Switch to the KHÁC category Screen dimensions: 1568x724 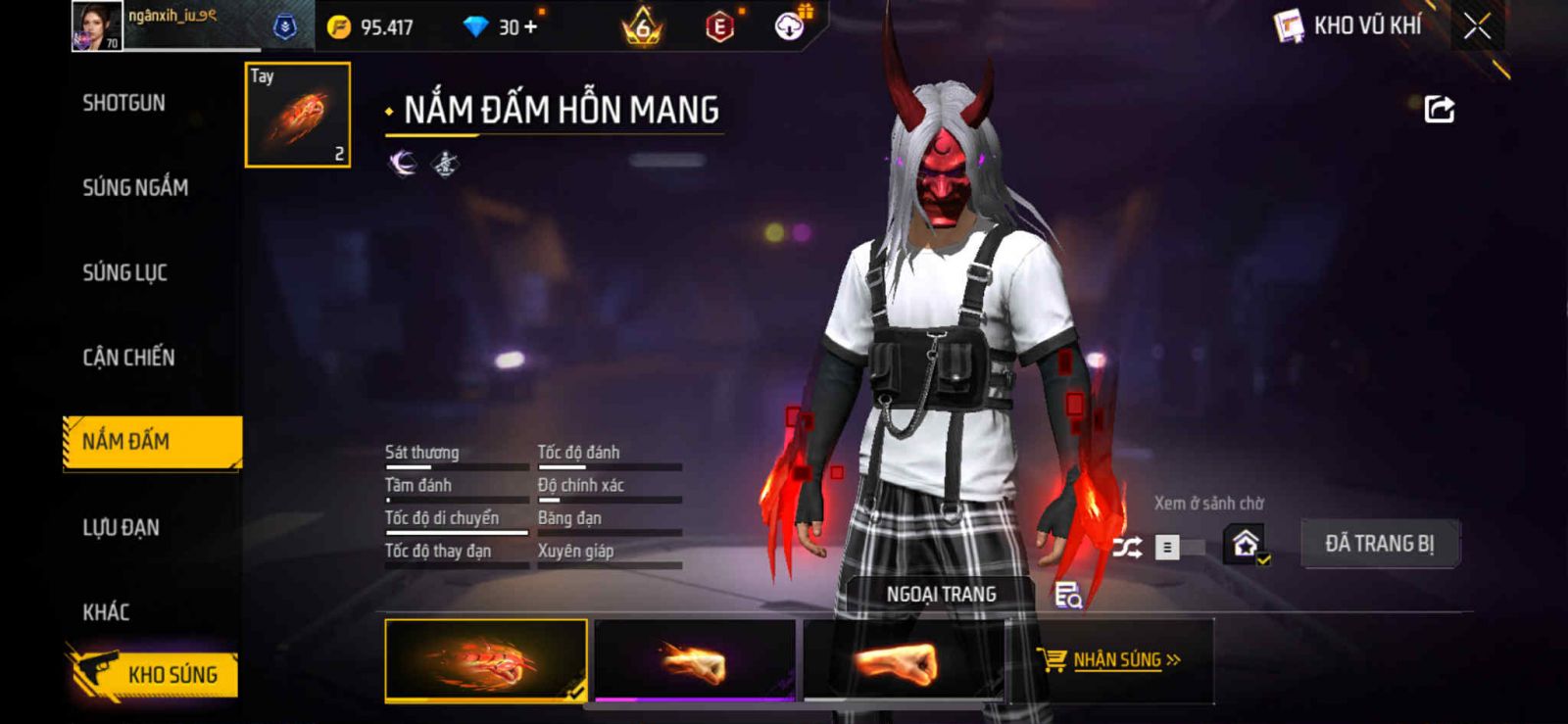106,612
